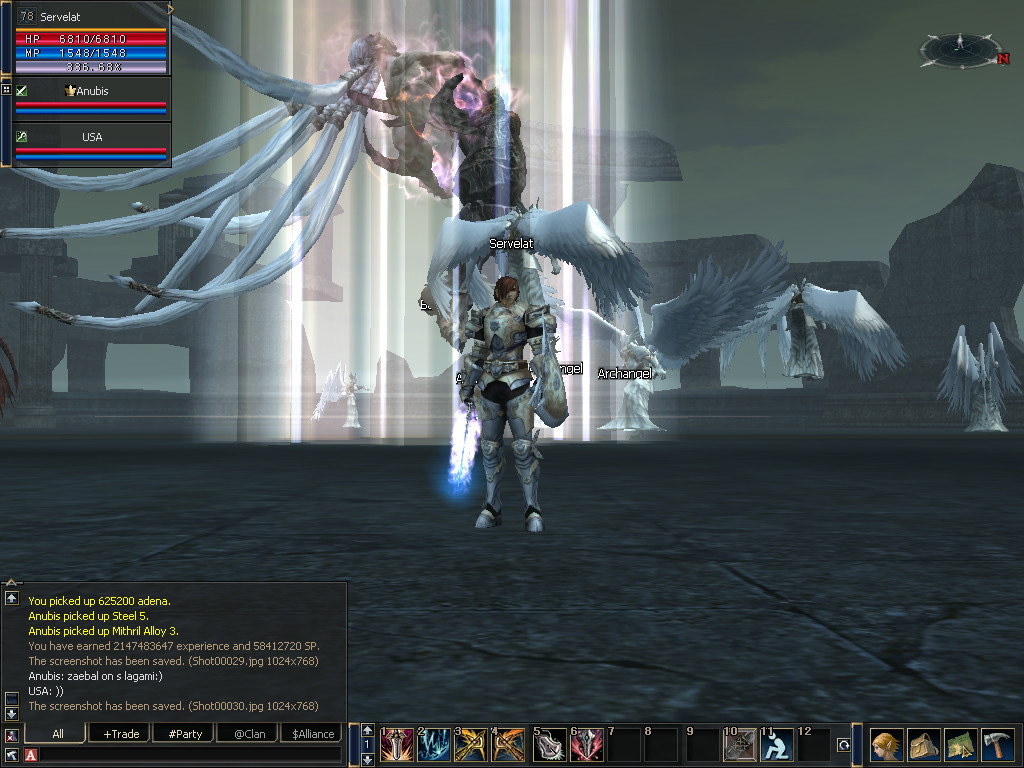Viewport: 1024px width, 768px height.
Task: Use the shield skill in slot 5
Action: 549,745
